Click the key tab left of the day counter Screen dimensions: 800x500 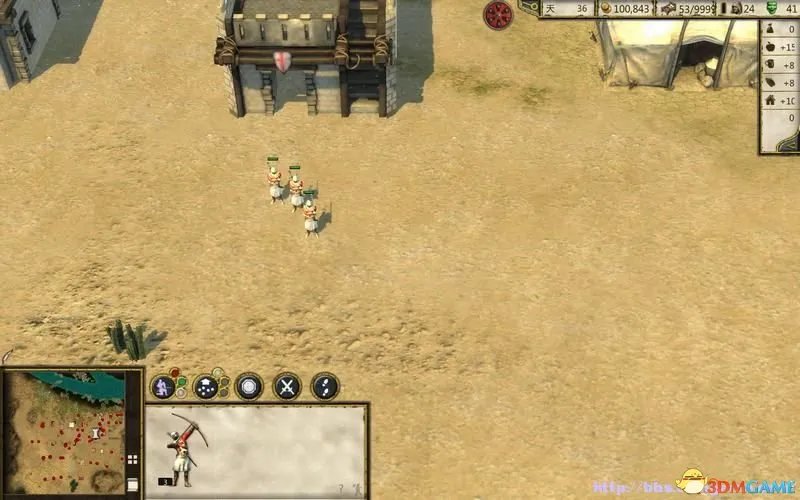(530, 6)
